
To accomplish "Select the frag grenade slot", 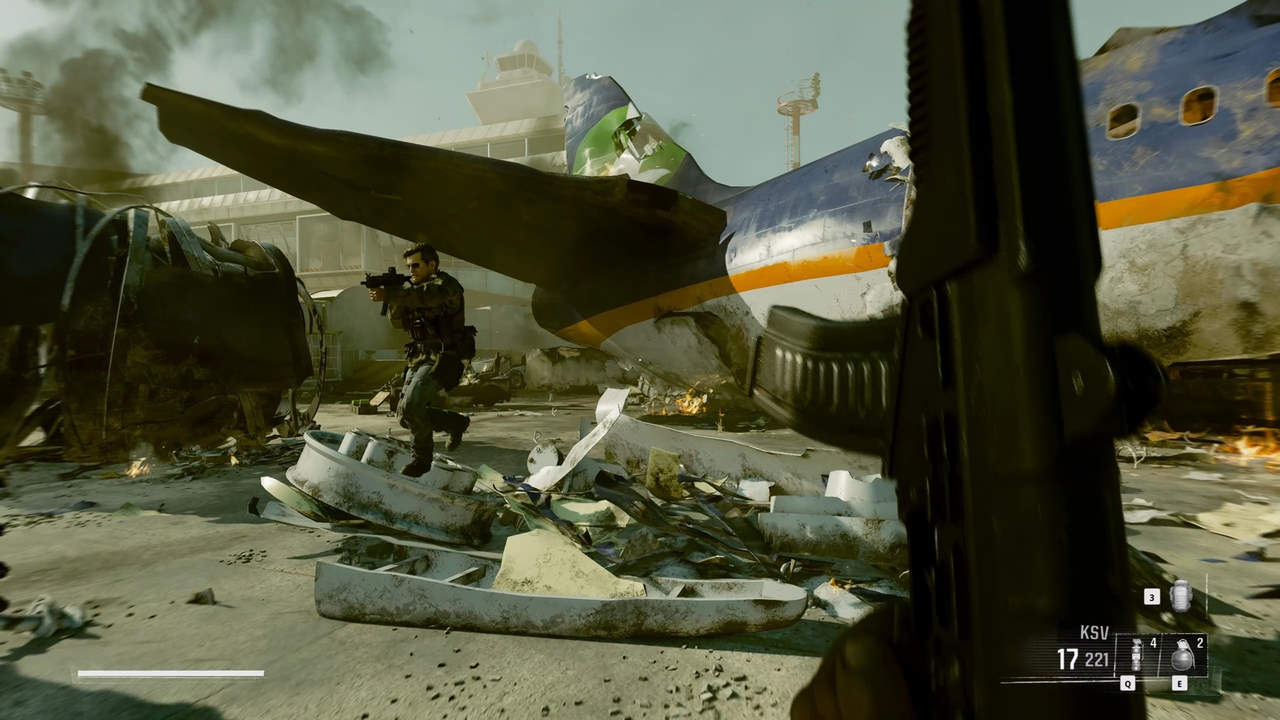I will coord(1182,656).
